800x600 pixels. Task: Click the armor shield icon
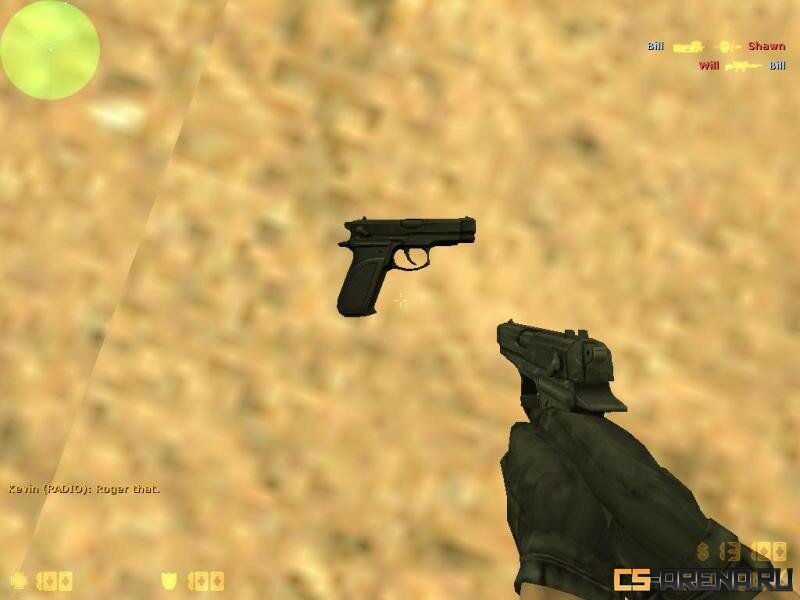pos(171,580)
